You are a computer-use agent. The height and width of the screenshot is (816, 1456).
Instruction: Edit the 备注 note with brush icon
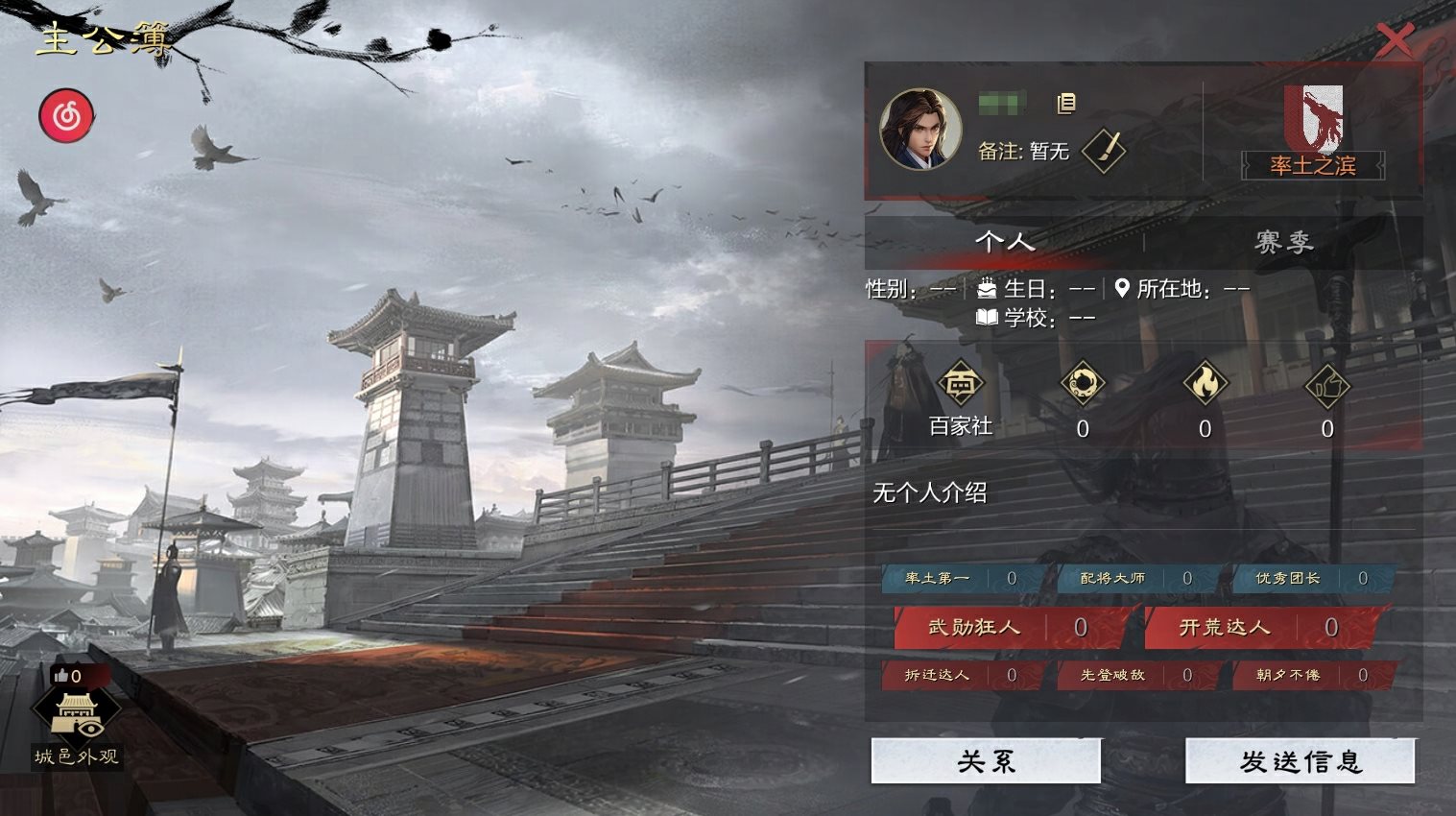[x=1104, y=151]
